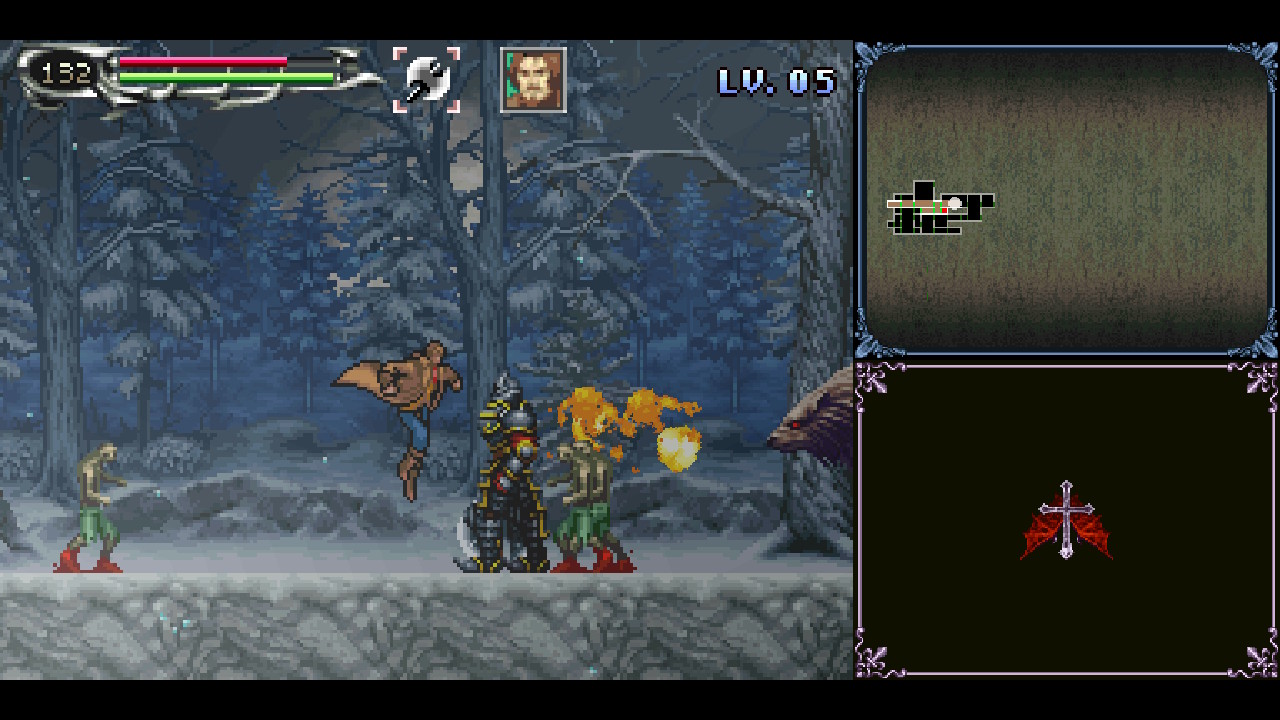Click the partner character portrait

point(533,80)
